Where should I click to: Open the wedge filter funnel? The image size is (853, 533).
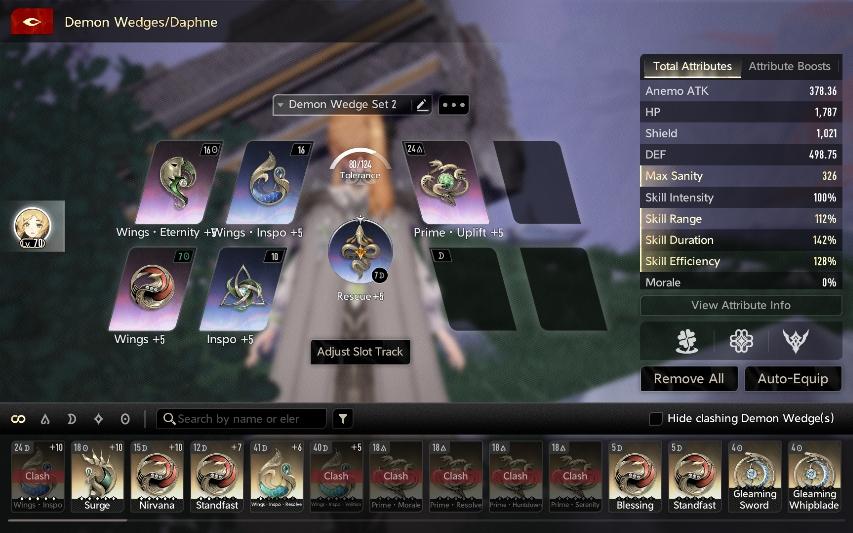pyautogui.click(x=342, y=419)
